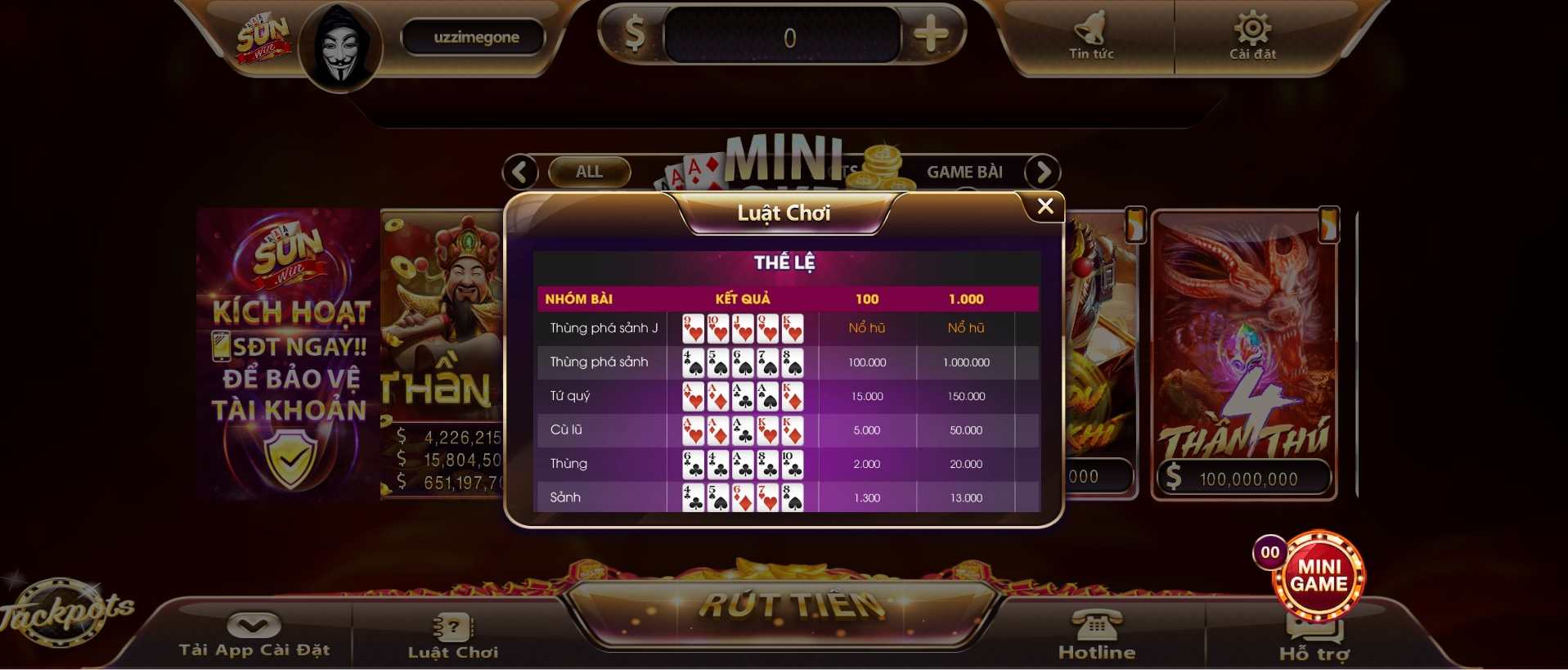Close the Luật Chơi popup

click(1045, 207)
